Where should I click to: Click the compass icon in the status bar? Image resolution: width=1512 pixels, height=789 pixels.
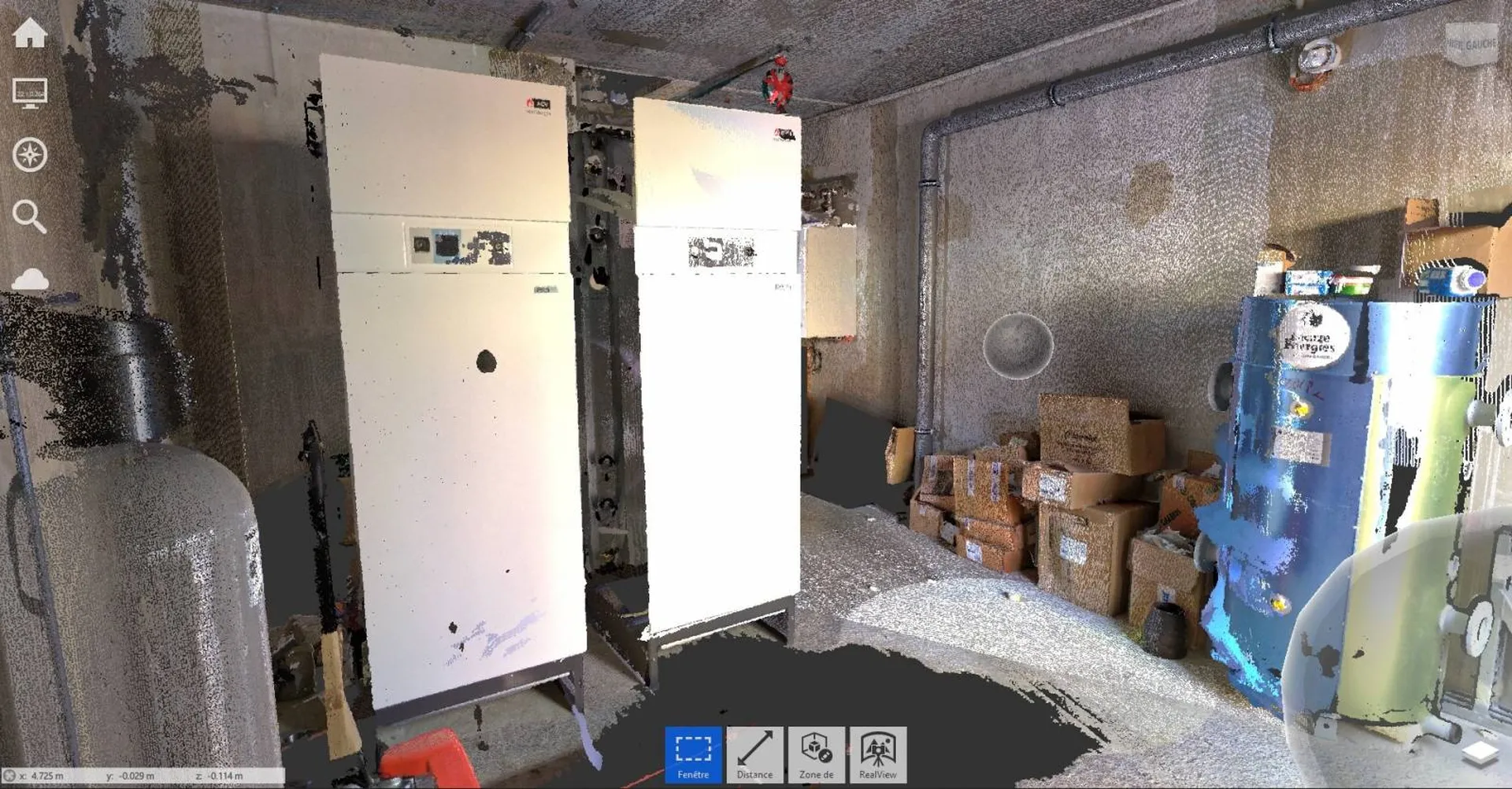point(8,774)
